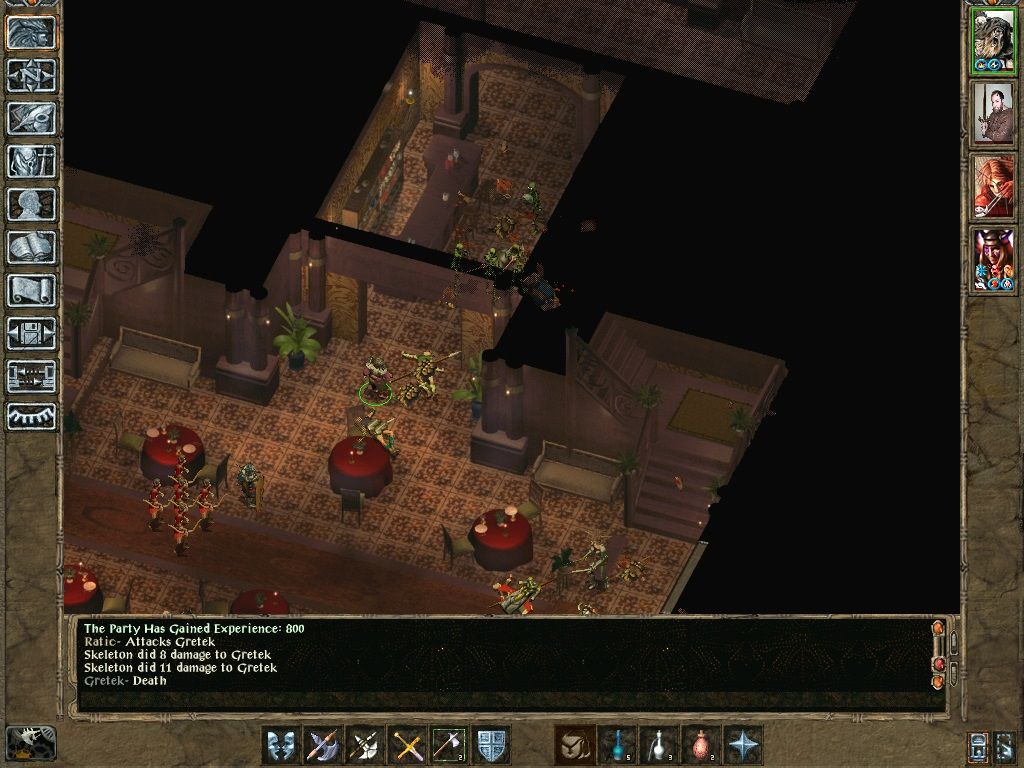Use the blue potion quick item

[x=617, y=745]
